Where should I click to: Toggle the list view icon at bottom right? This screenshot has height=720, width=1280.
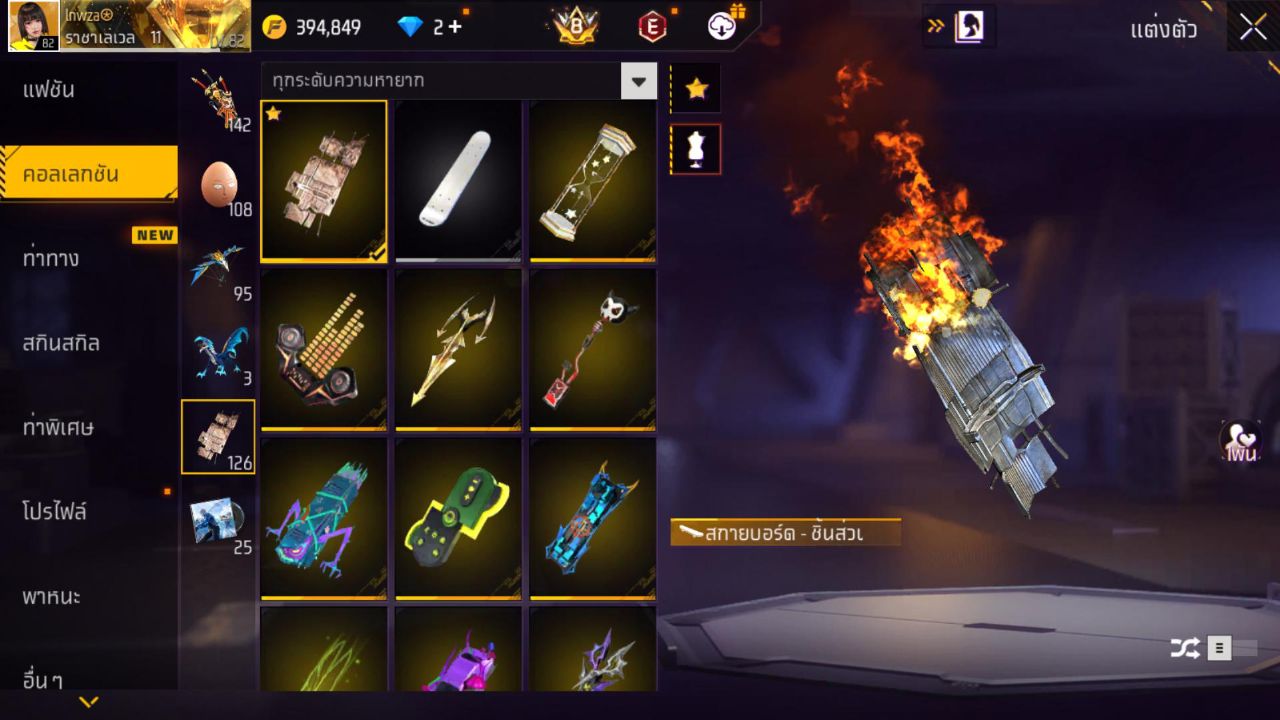(x=1220, y=647)
